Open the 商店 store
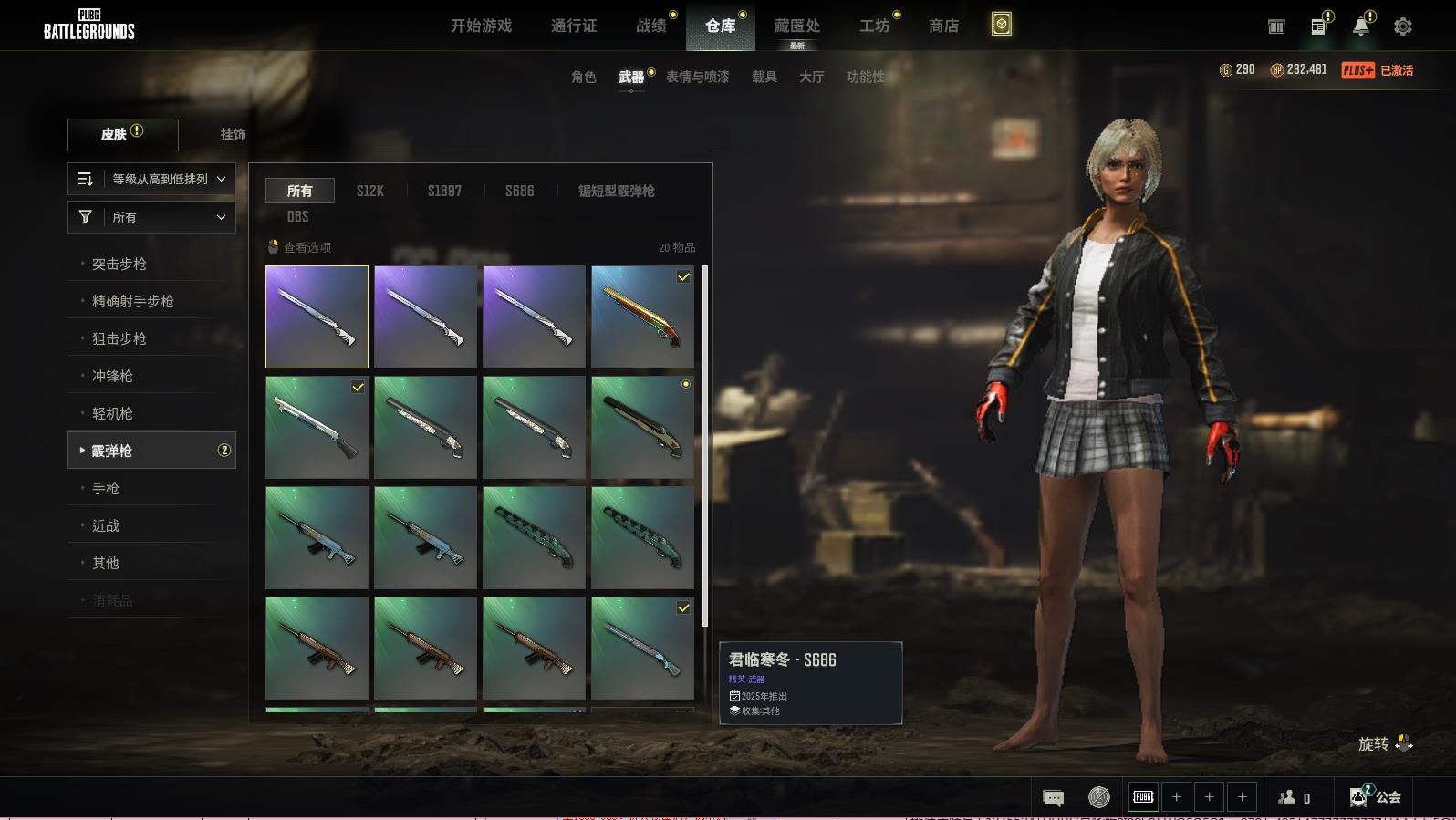The width and height of the screenshot is (1456, 820). (x=943, y=26)
